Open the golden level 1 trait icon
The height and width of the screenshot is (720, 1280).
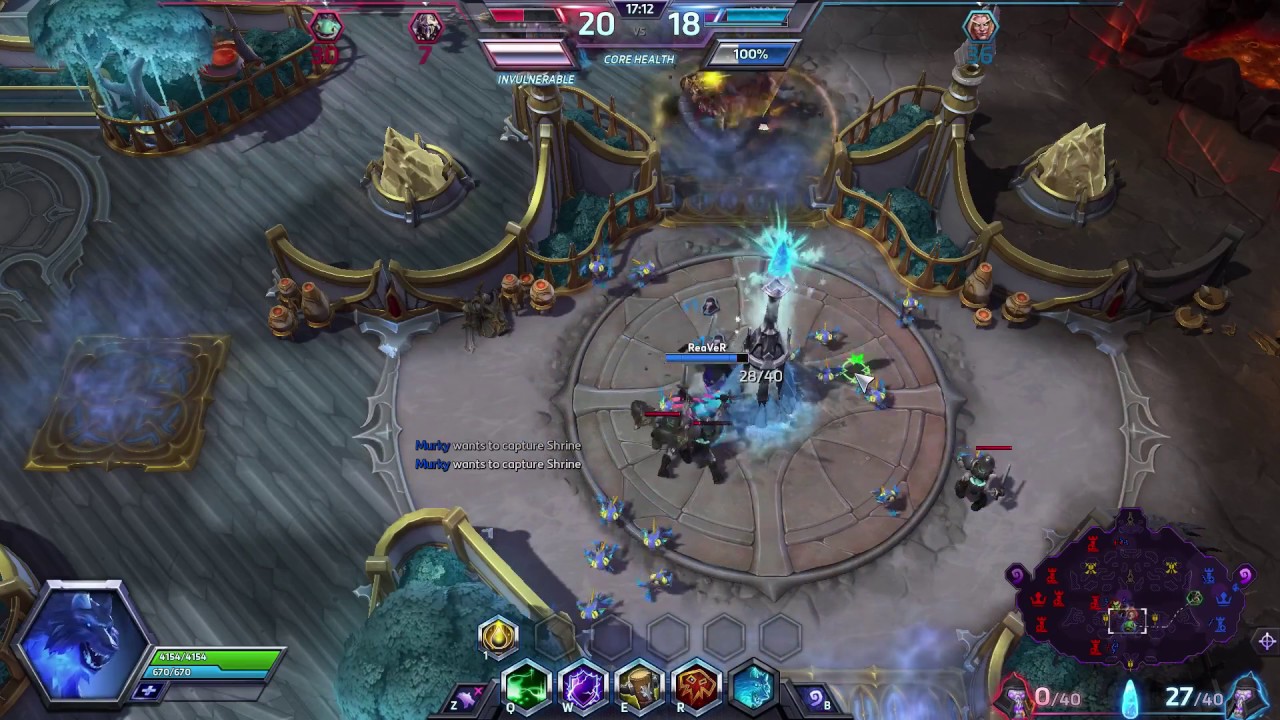click(x=497, y=636)
